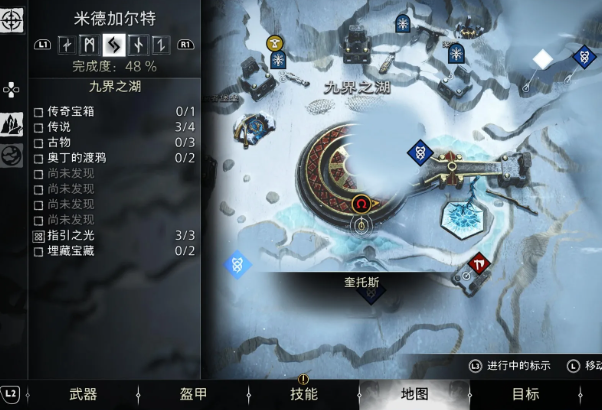Open the mountain region view icon
Screen dimensions: 602x410
(x=13, y=124)
